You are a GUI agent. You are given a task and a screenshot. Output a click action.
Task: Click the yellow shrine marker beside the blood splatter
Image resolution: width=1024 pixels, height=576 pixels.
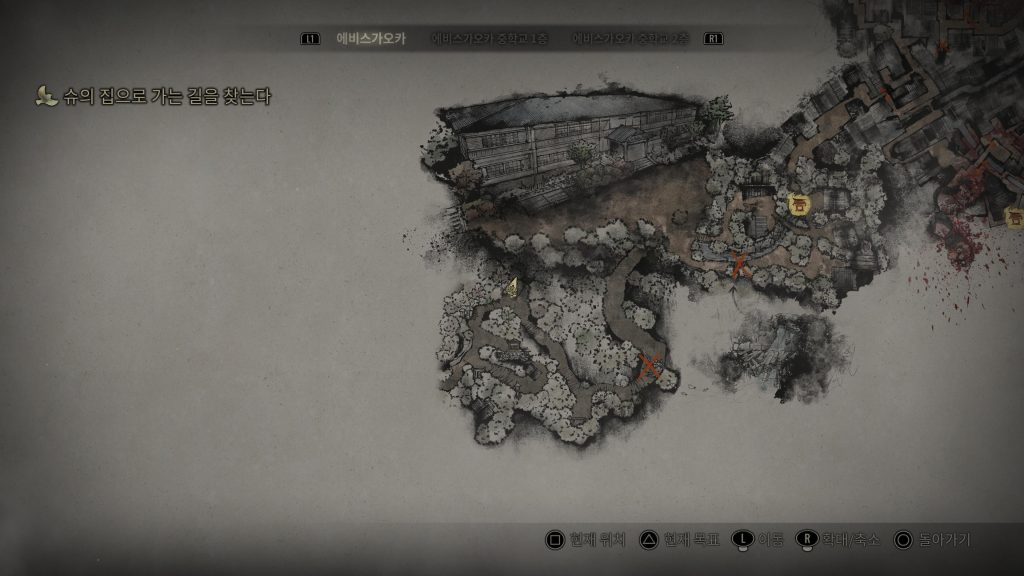(1014, 217)
